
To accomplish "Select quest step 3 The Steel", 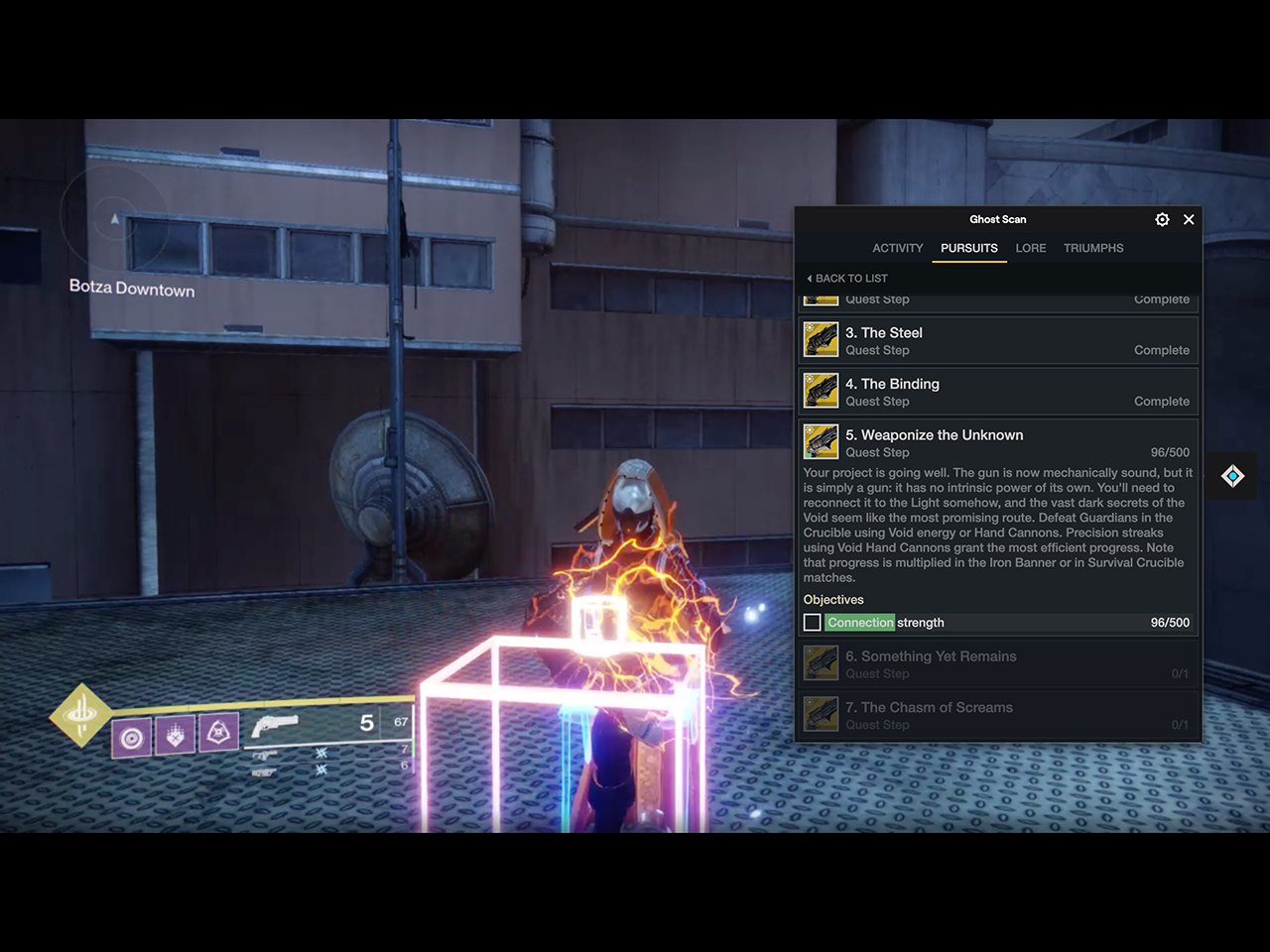I will click(997, 341).
